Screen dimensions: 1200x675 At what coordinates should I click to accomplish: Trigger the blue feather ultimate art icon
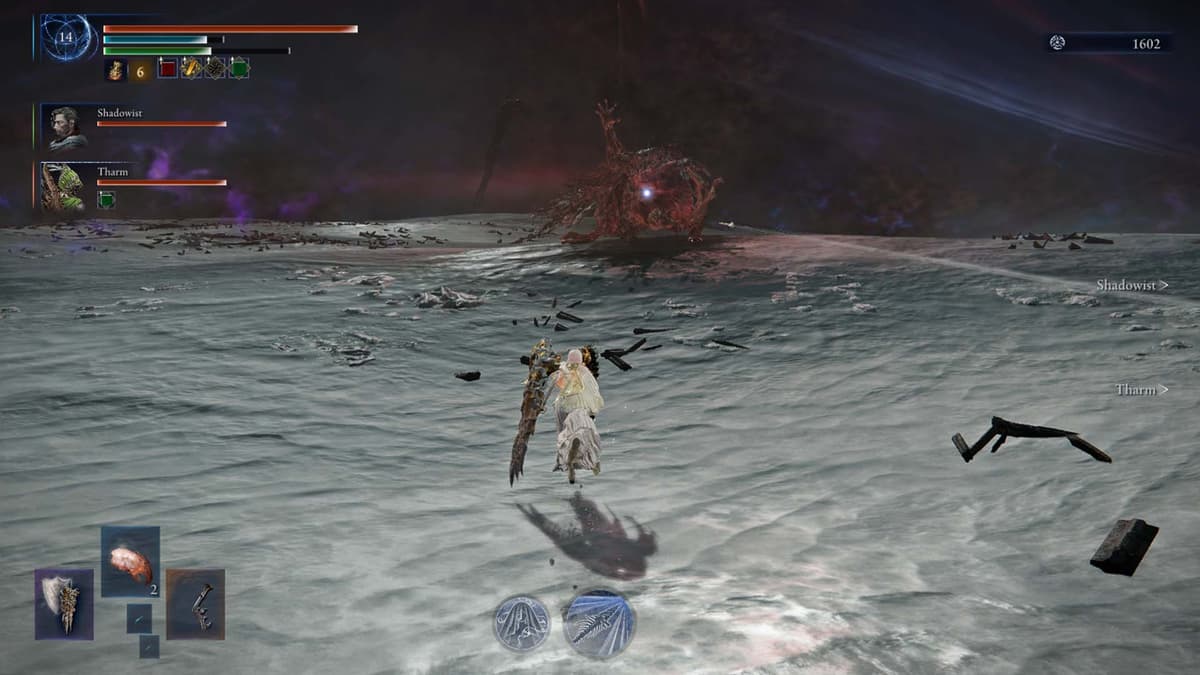(598, 623)
